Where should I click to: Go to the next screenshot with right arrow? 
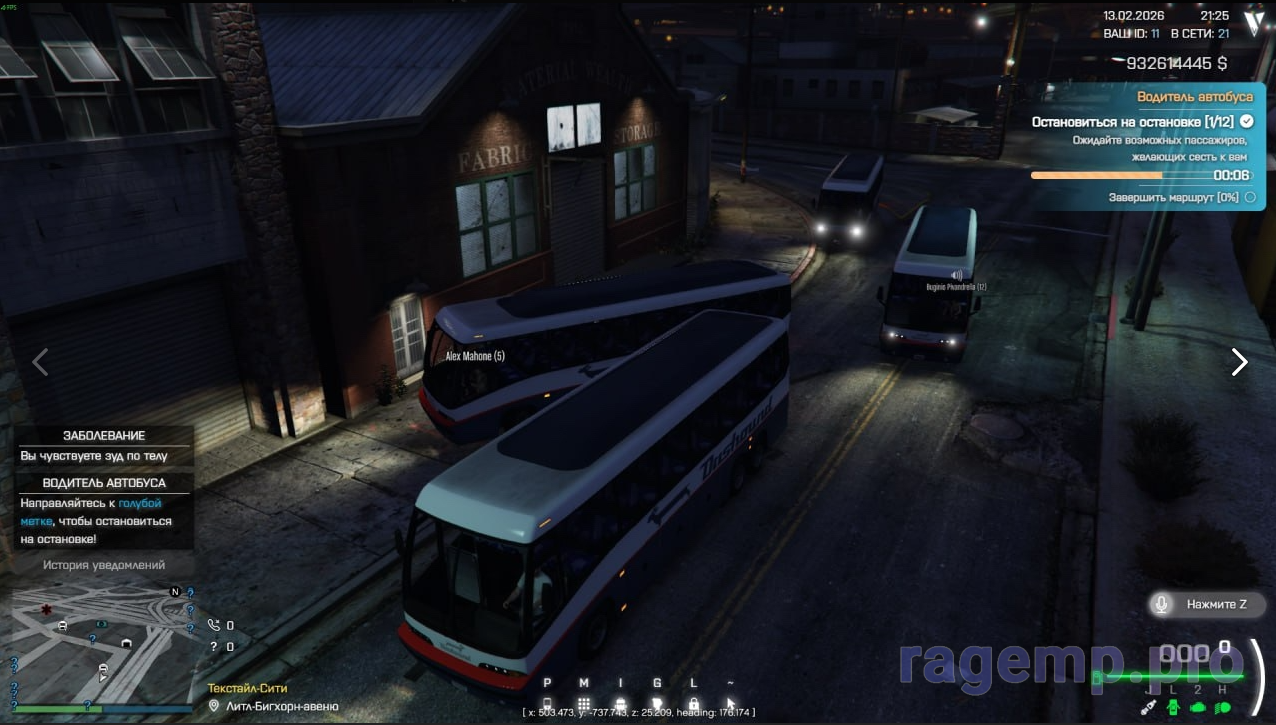[1239, 362]
